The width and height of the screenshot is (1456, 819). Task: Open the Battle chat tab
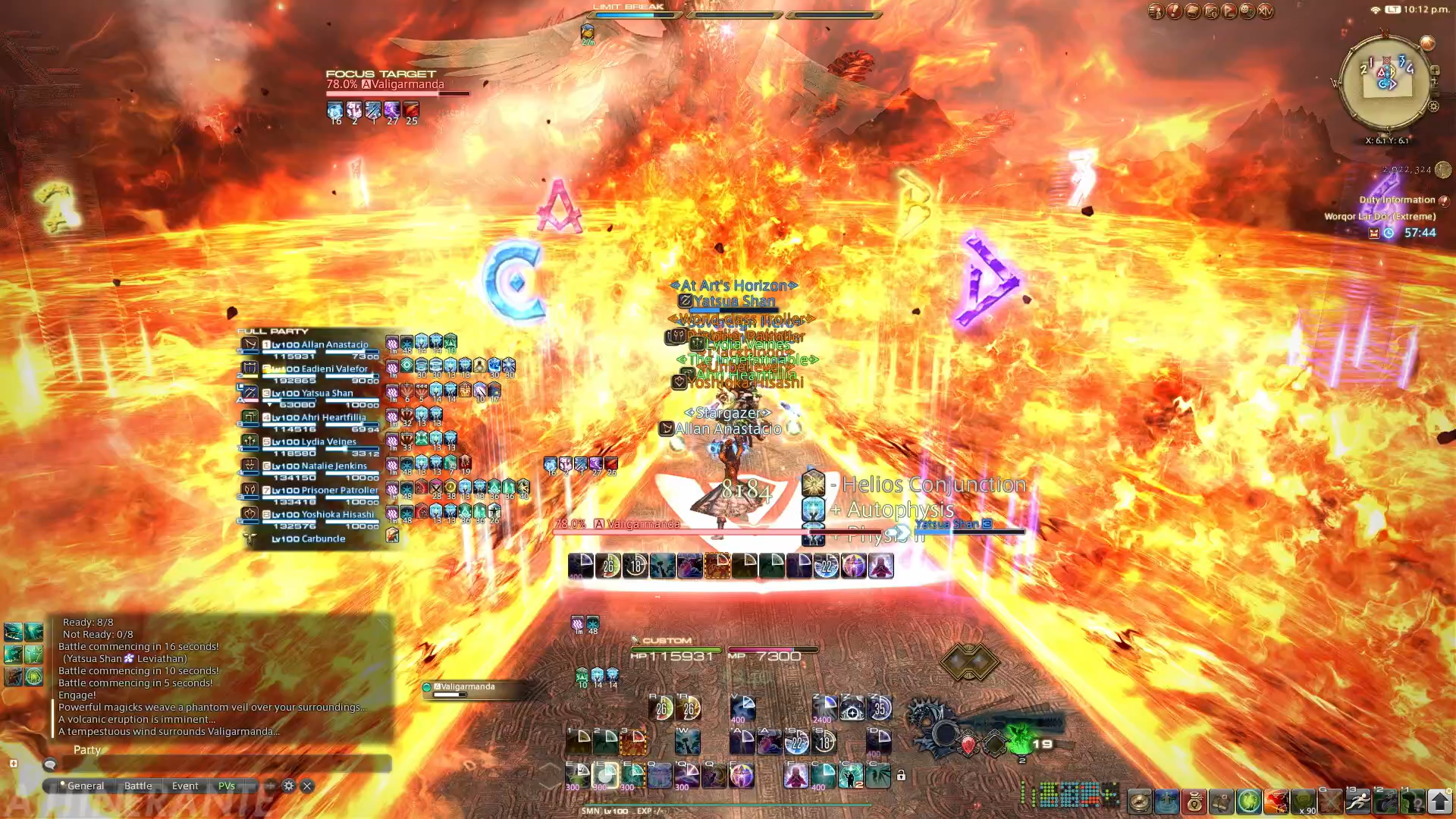138,786
